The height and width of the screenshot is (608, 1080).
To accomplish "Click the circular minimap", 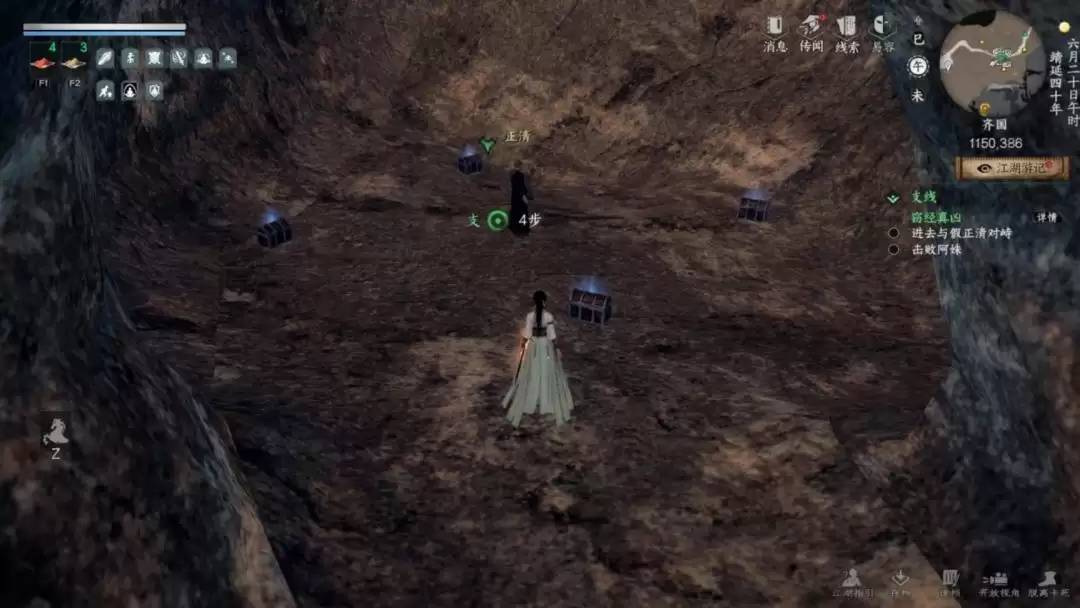I will pyautogui.click(x=992, y=63).
